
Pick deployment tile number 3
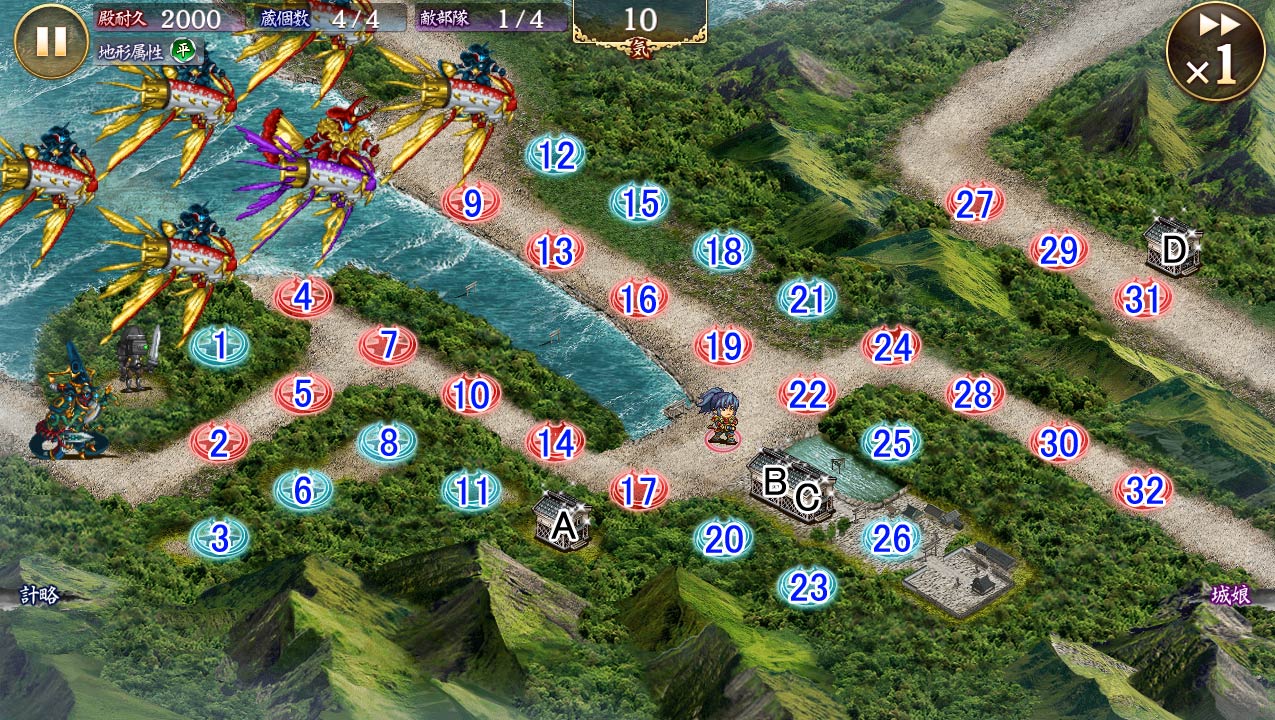tap(219, 539)
